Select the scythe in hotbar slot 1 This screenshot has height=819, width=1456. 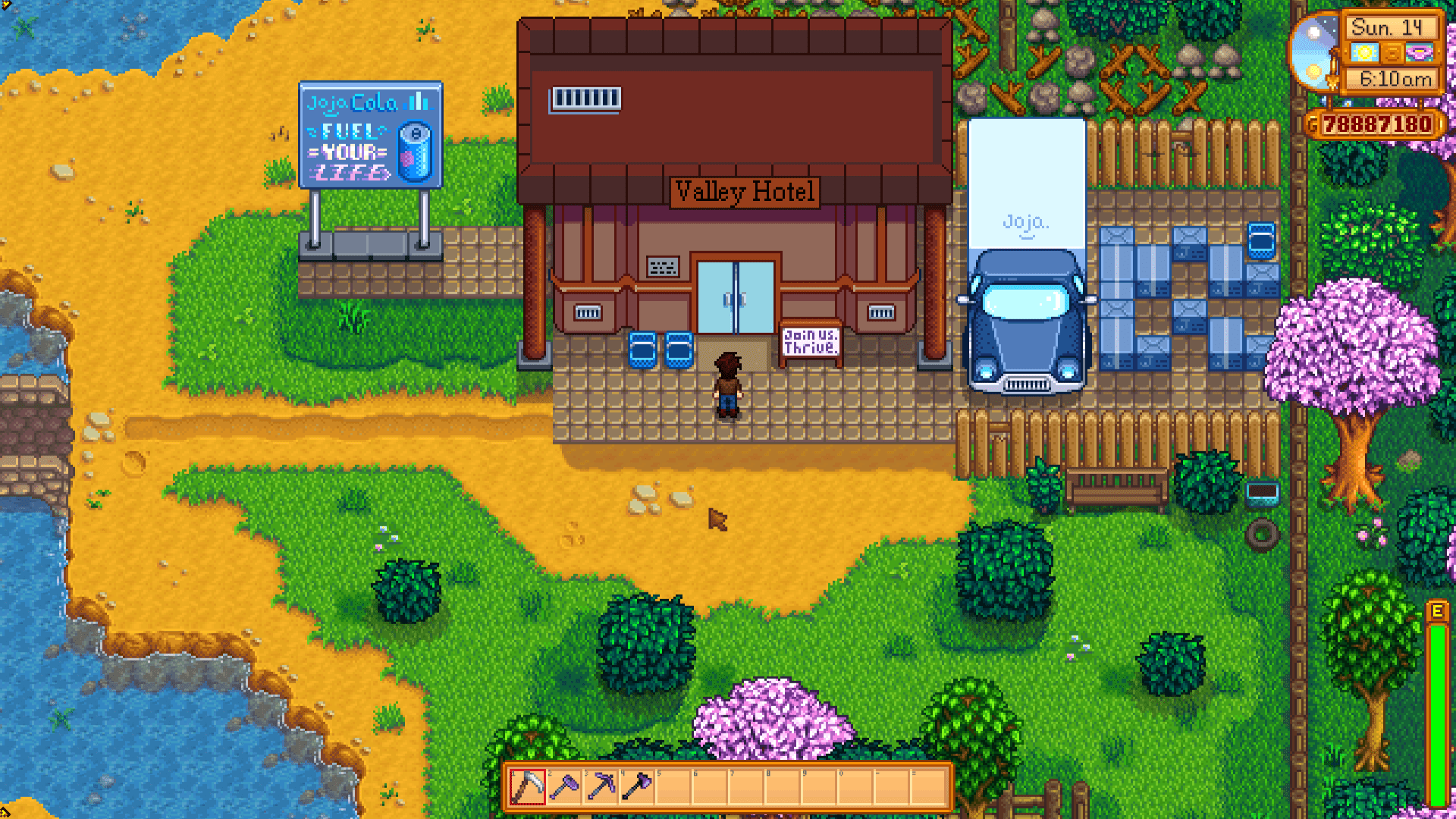coord(528,788)
